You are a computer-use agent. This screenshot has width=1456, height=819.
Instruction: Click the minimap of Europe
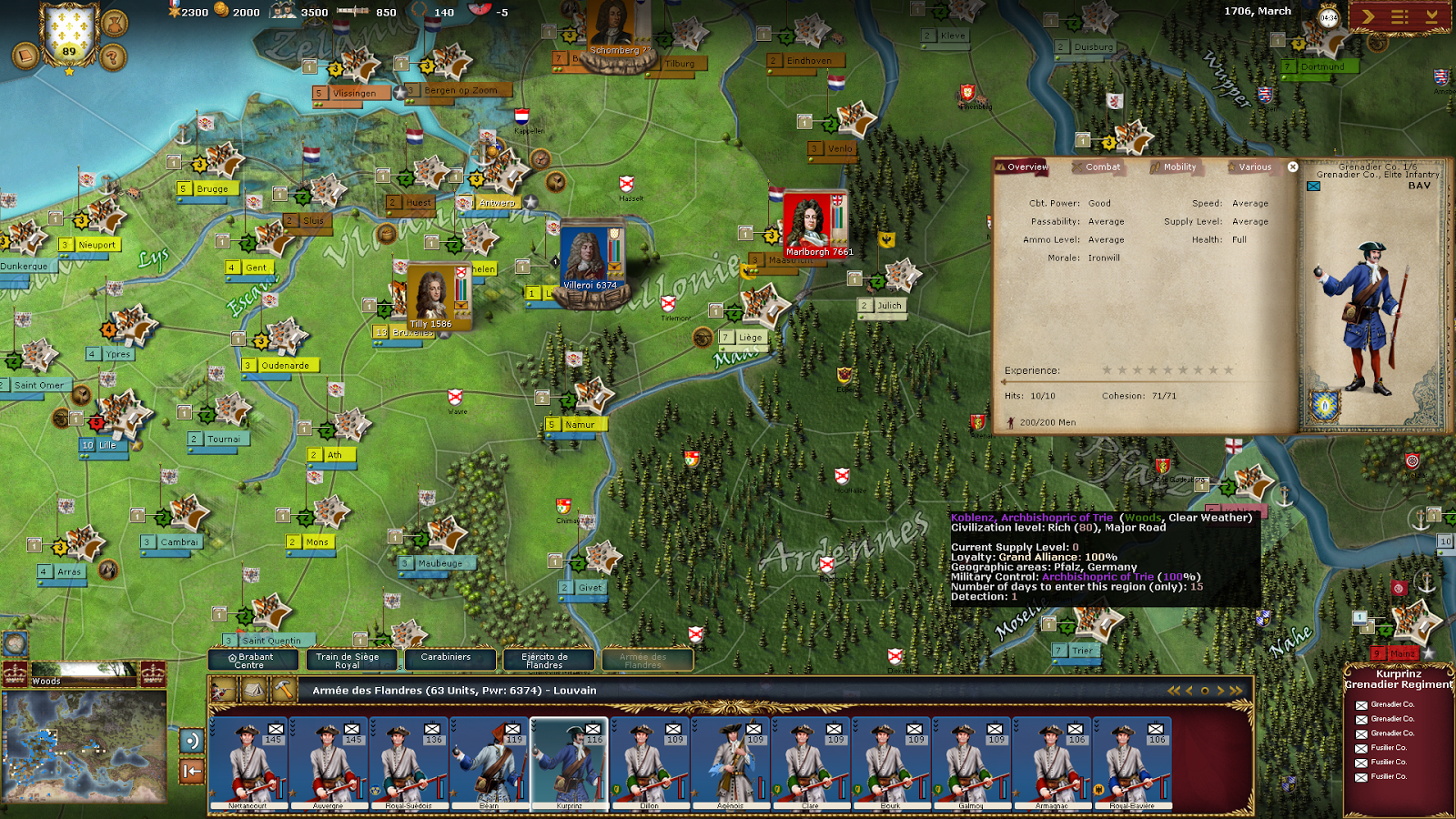[84, 746]
